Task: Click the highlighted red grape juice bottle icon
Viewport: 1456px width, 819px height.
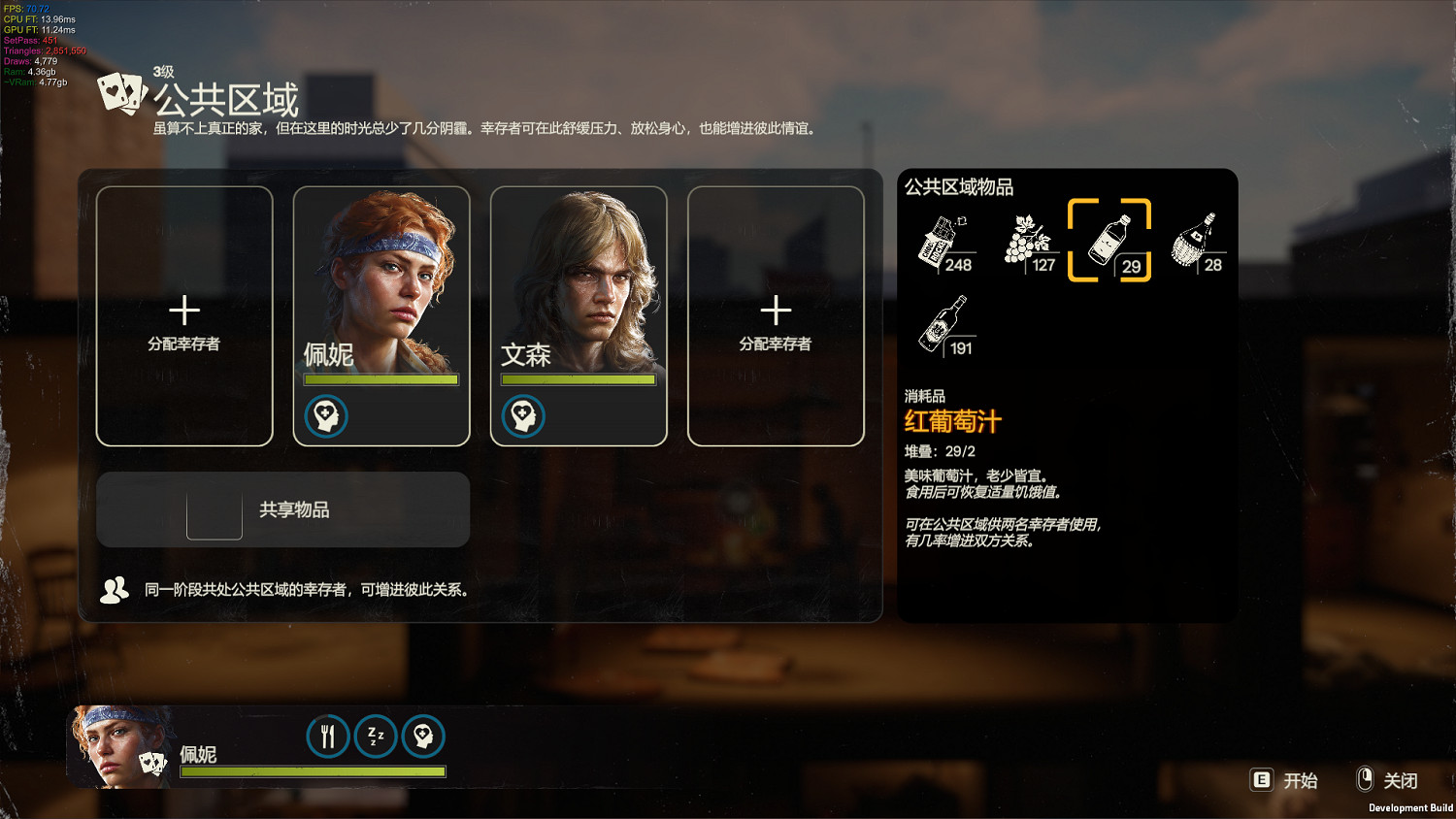Action: [x=1109, y=240]
